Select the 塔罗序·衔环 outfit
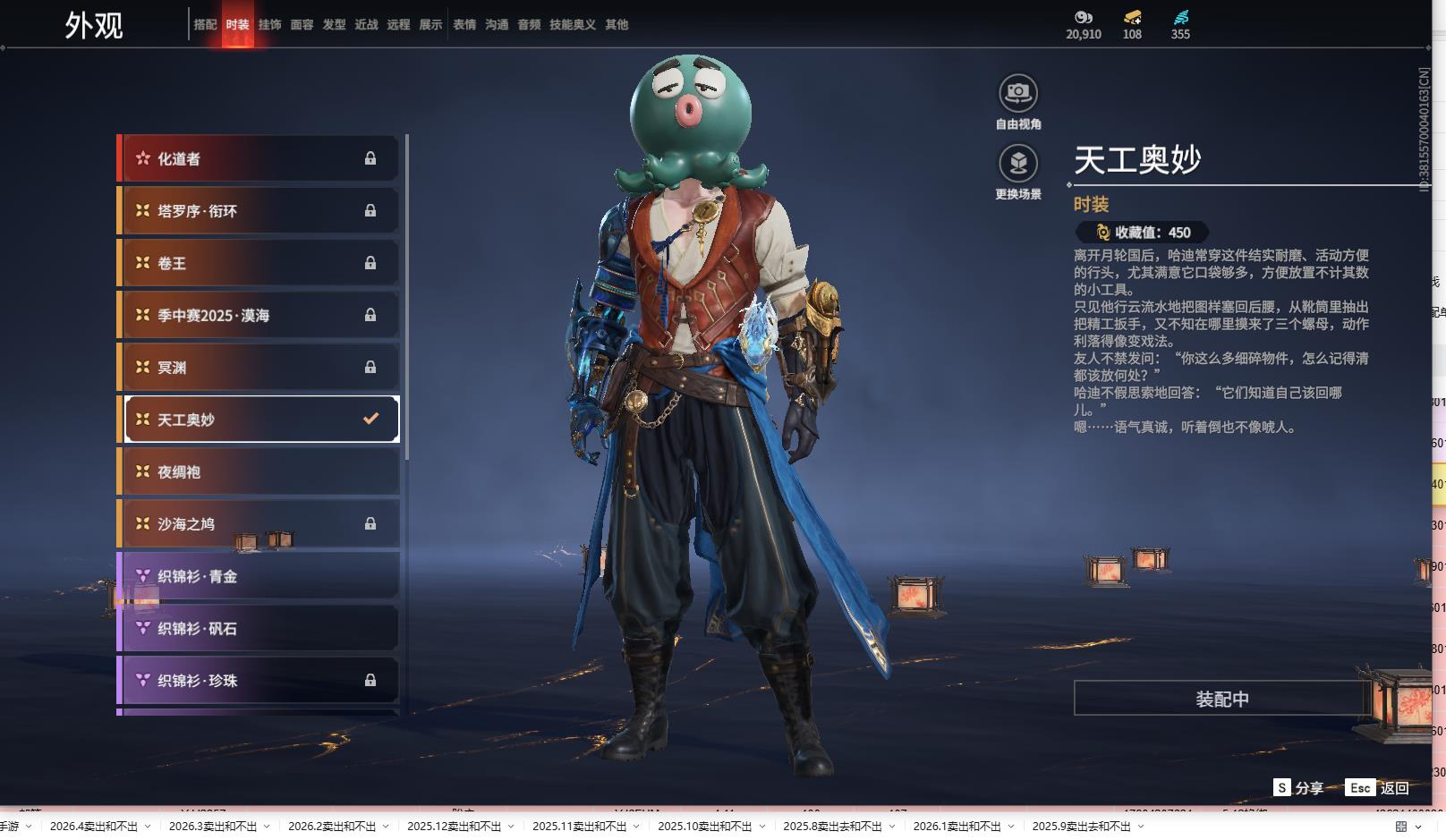Viewport: 1446px width, 840px height. (258, 211)
